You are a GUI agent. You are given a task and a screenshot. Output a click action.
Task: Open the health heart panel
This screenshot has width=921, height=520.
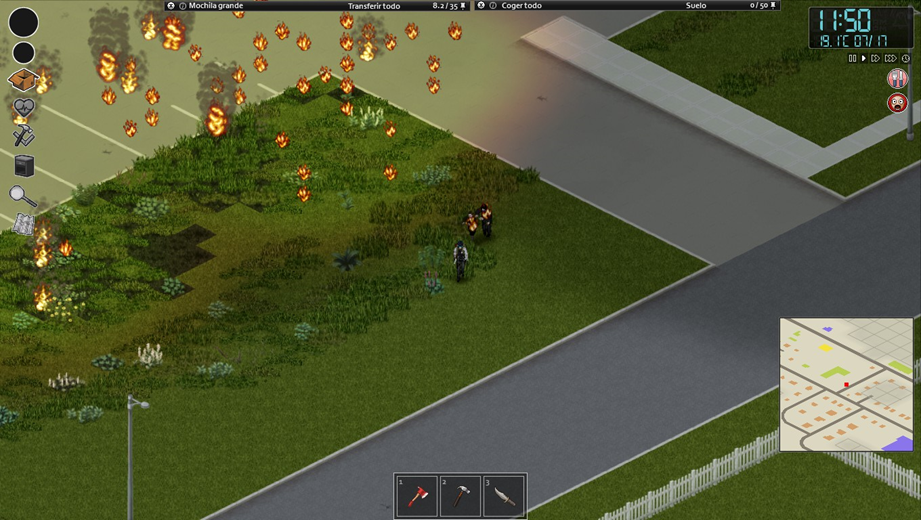coord(23,107)
